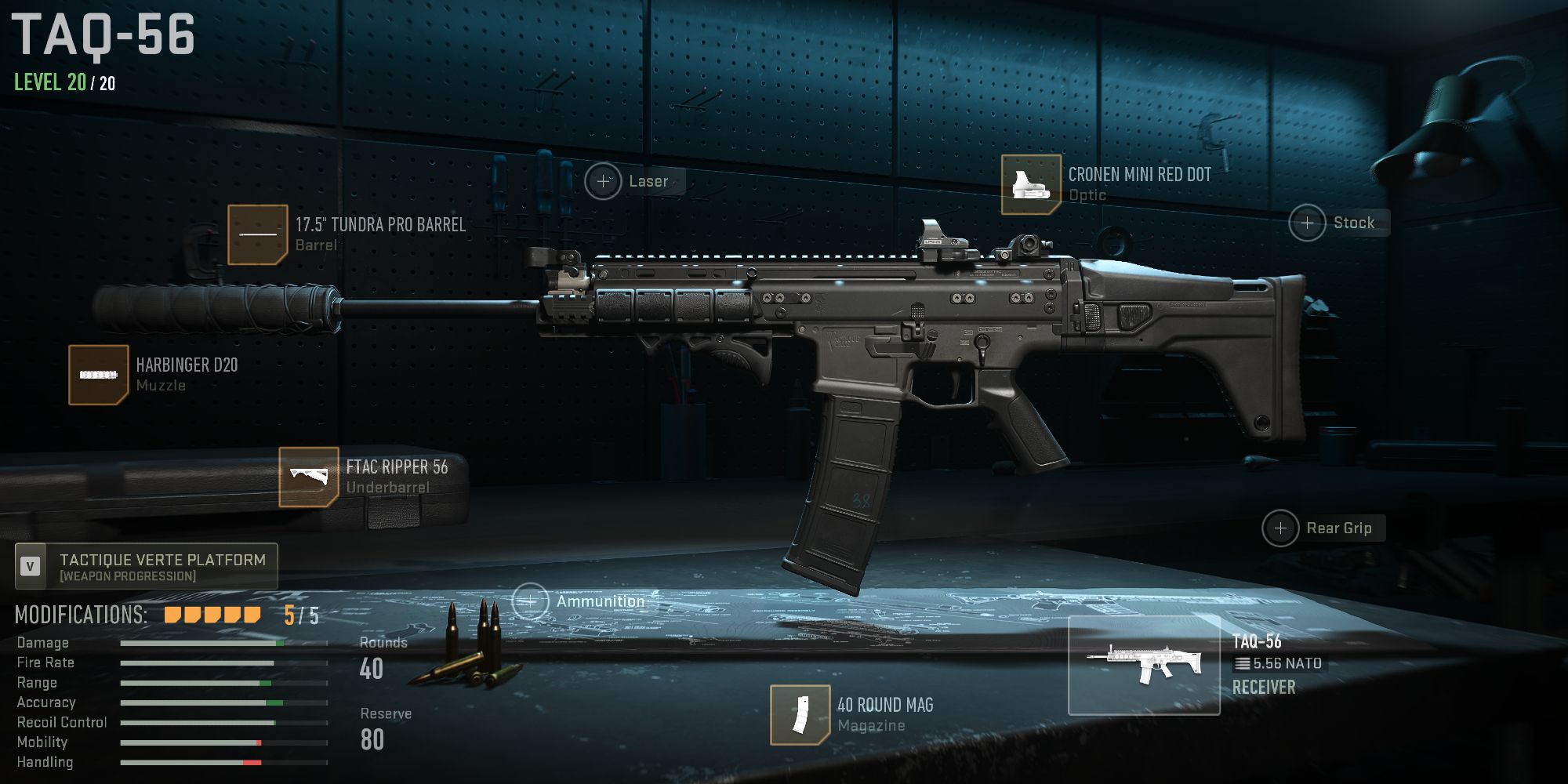Open the empty Laser attachment slot
Screen dimensions: 1568x784
coord(604,181)
